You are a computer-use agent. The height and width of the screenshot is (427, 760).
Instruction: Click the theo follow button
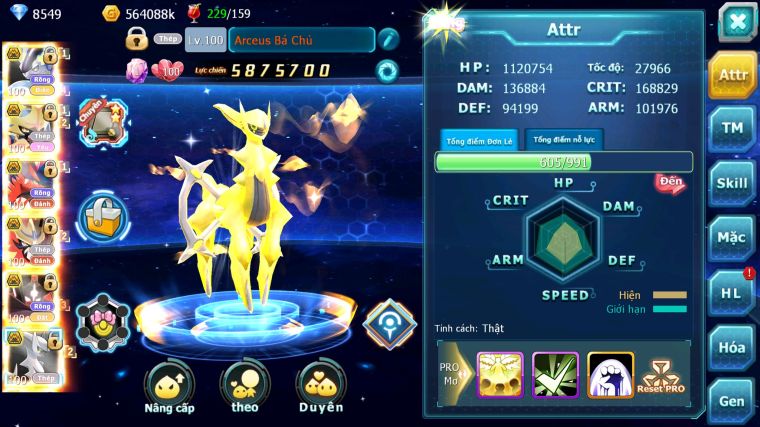[x=244, y=387]
